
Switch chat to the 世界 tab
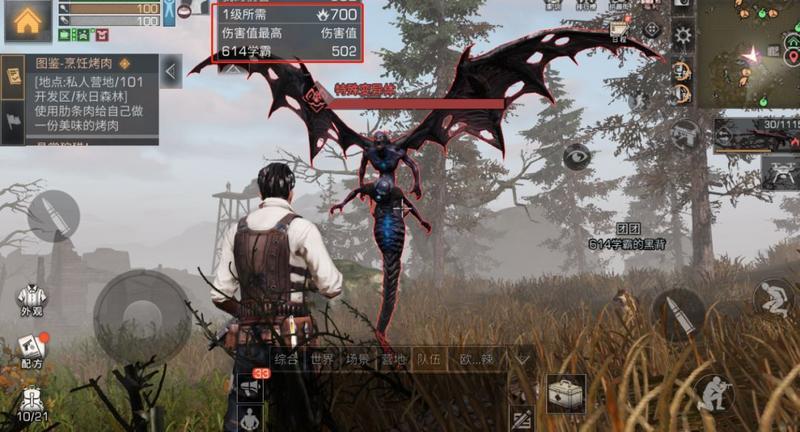tap(322, 359)
